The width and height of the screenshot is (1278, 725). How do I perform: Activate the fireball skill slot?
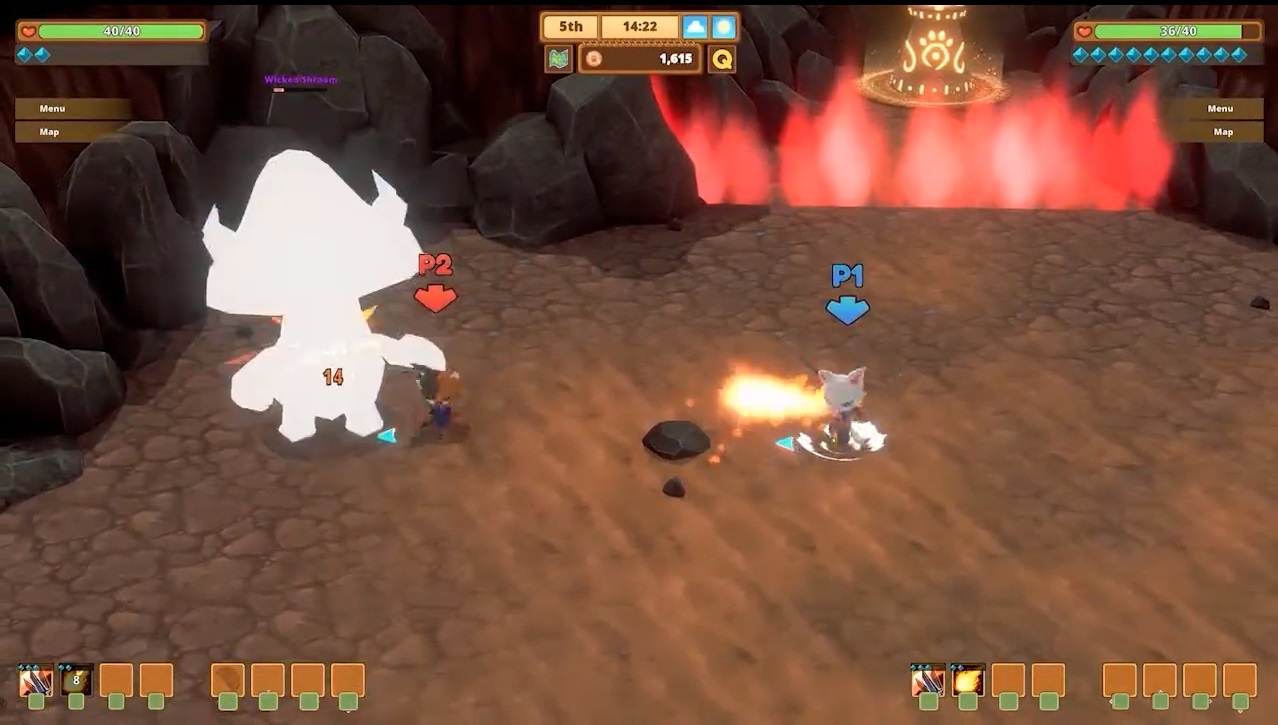968,681
